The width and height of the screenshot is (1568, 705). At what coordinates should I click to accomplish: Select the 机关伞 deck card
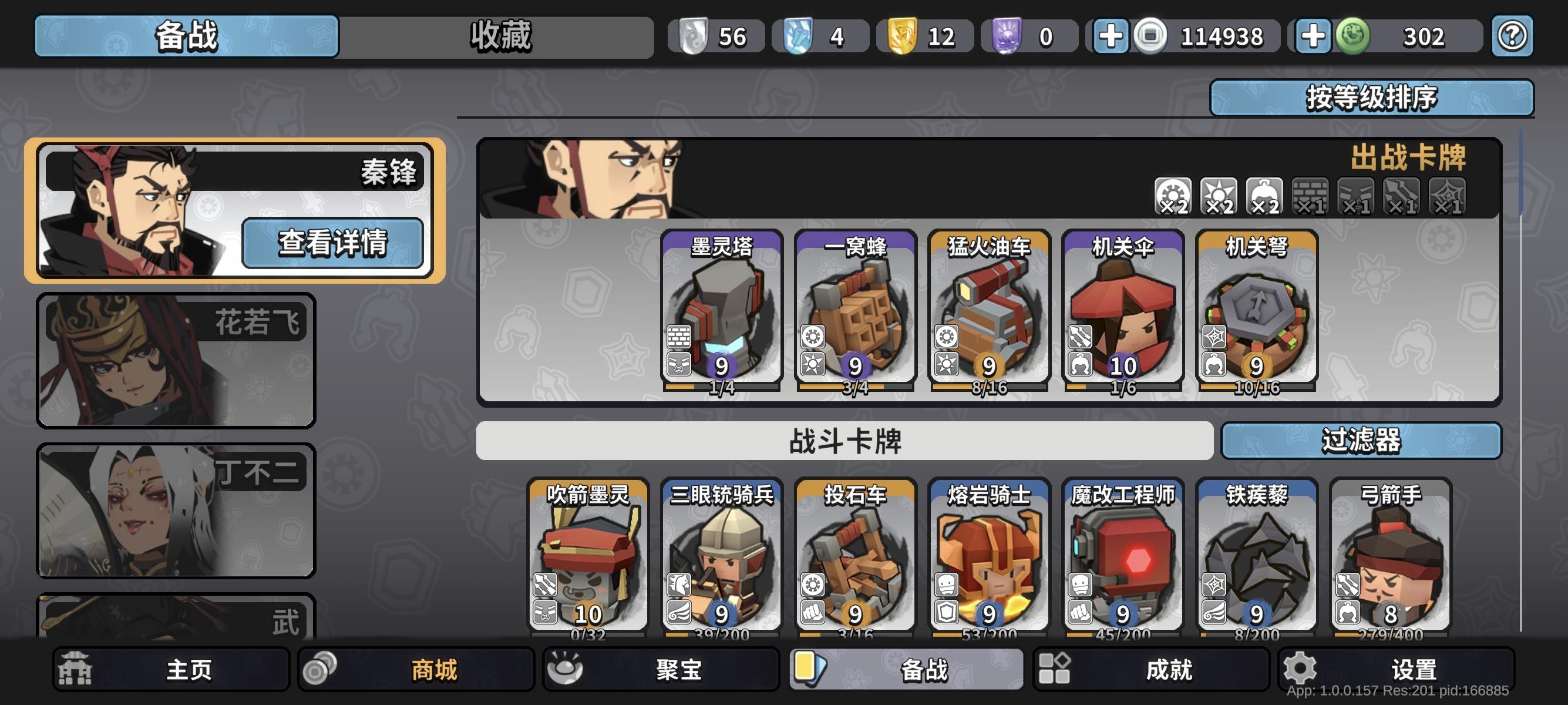click(1122, 314)
